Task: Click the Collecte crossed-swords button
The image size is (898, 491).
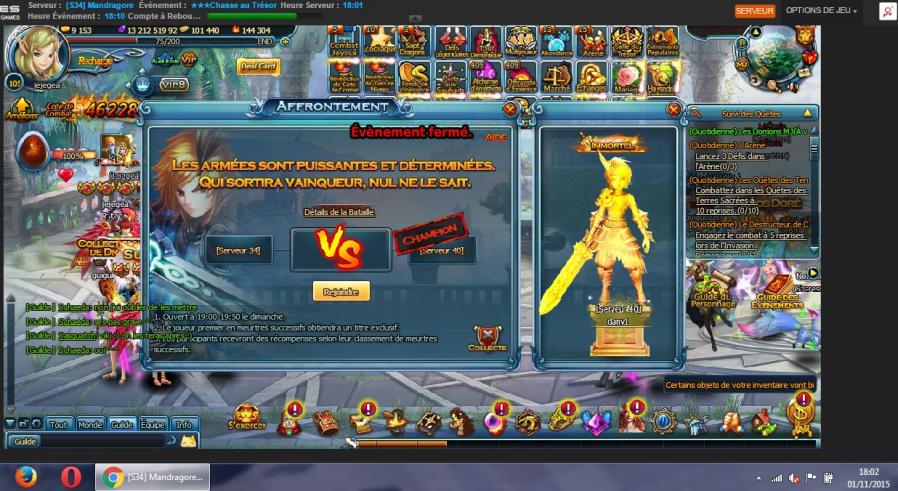Action: tap(487, 338)
